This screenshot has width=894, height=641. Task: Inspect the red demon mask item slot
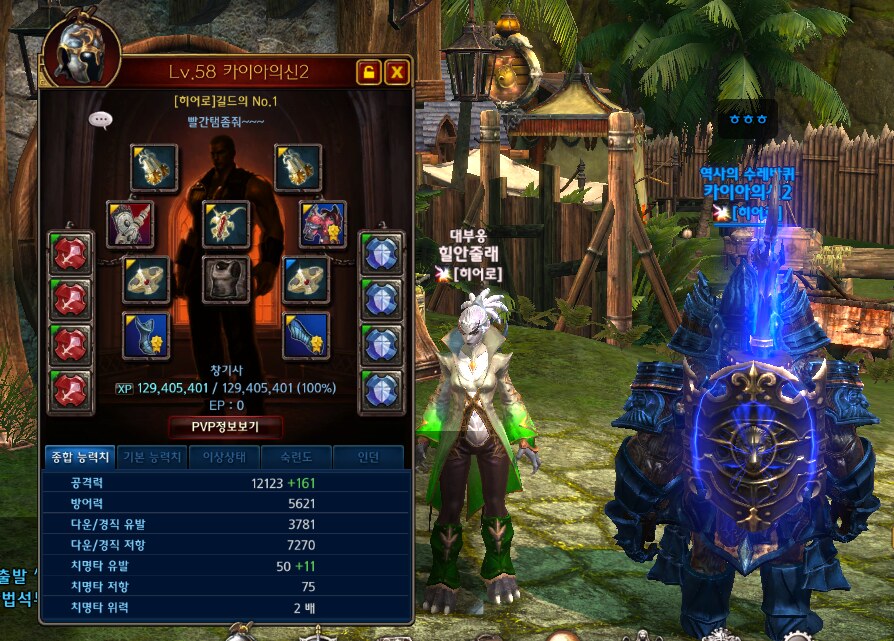[x=322, y=224]
